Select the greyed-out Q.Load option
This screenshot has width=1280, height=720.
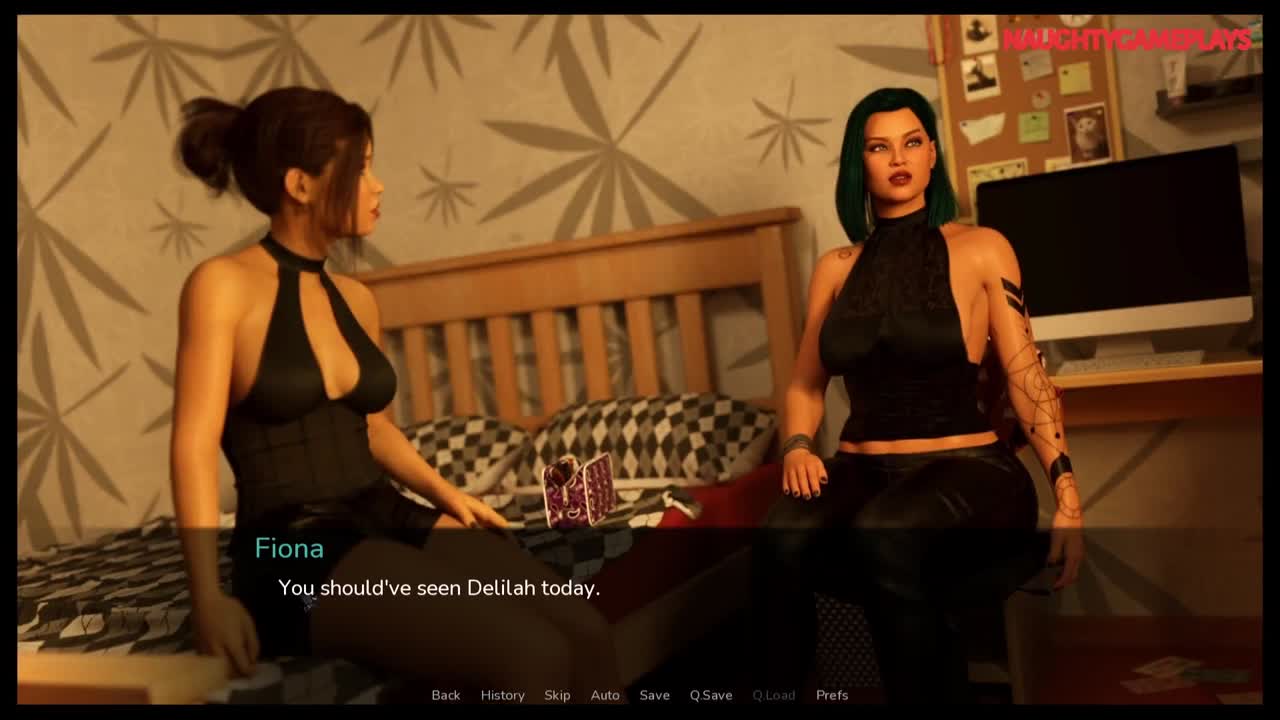772,695
